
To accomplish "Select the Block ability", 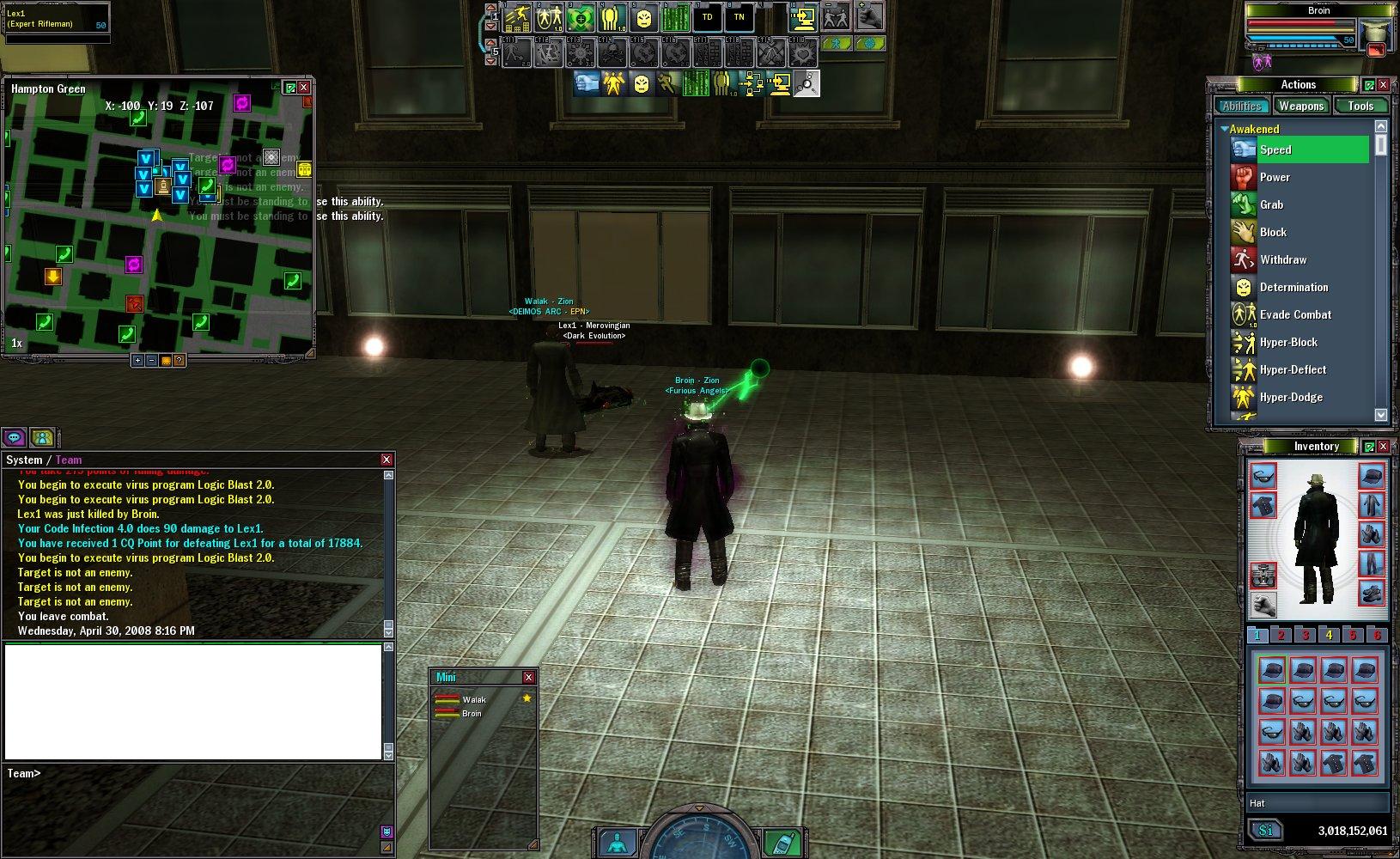I will point(1273,232).
